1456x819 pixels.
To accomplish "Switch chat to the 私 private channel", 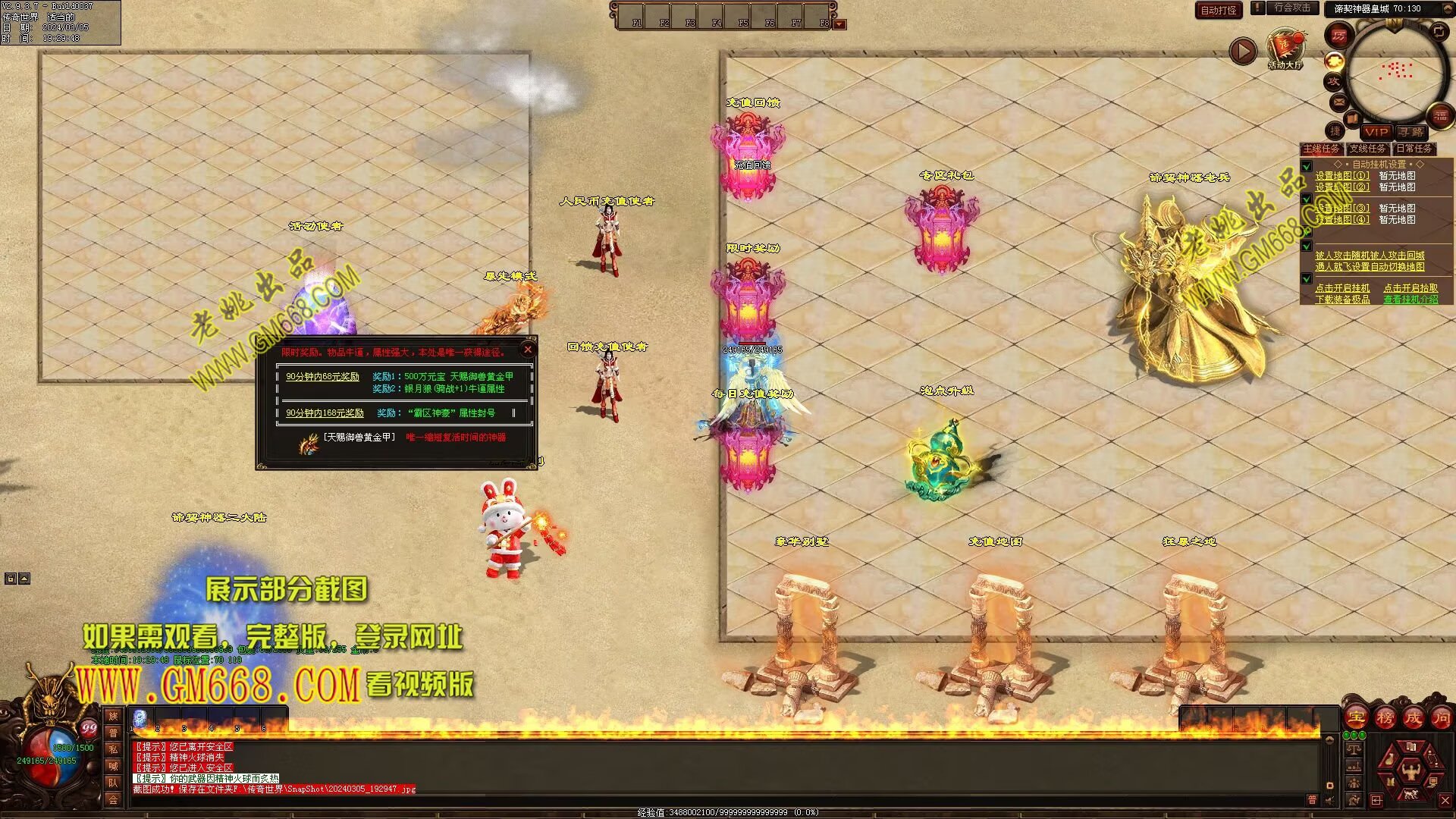I will pos(113,749).
